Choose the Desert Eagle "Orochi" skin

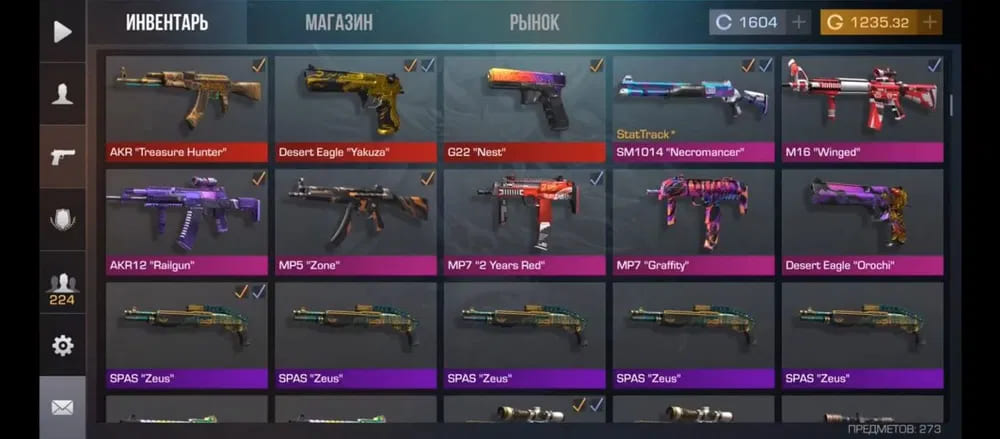[862, 221]
